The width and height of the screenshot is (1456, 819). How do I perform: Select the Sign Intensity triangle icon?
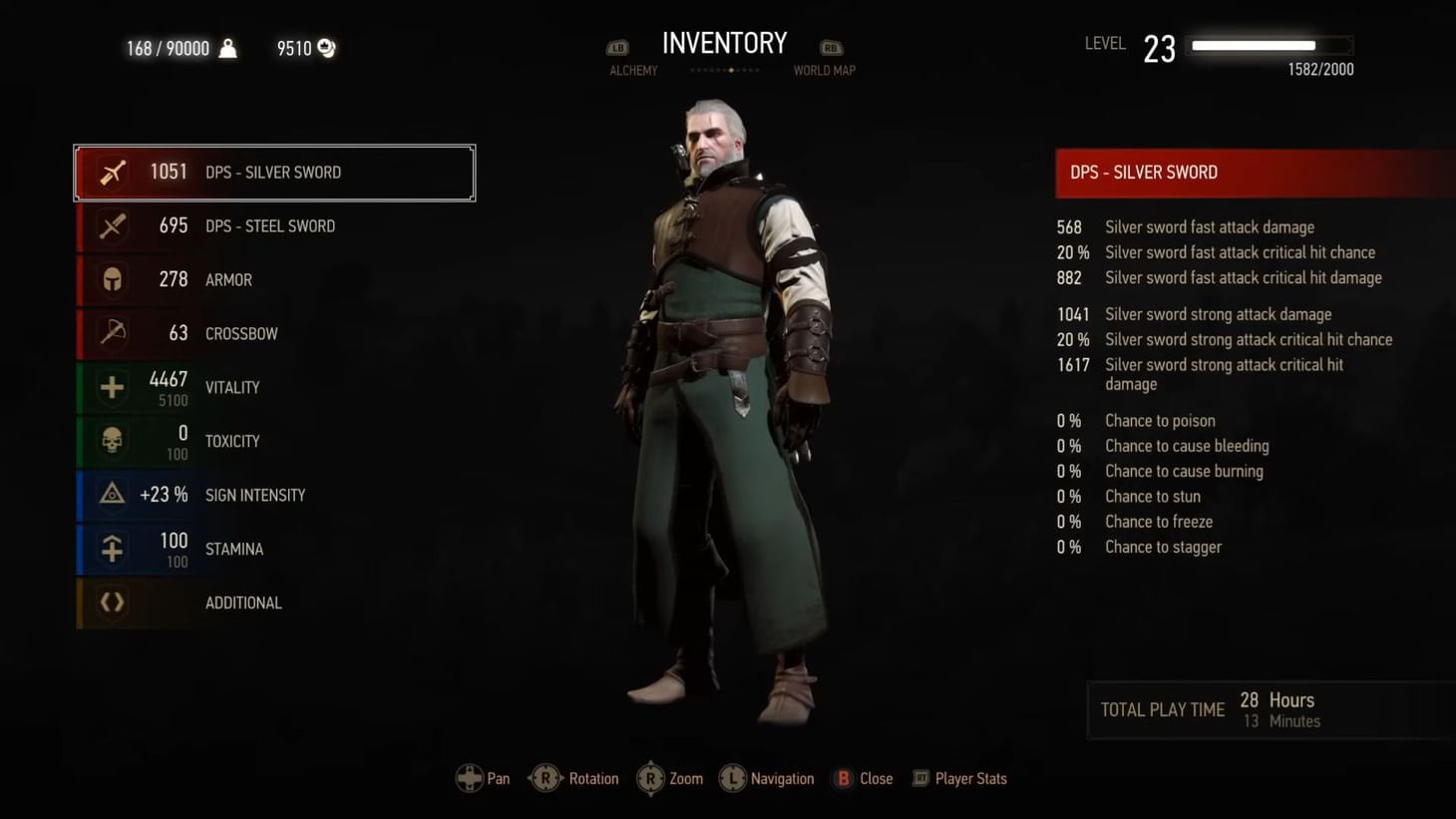[112, 495]
